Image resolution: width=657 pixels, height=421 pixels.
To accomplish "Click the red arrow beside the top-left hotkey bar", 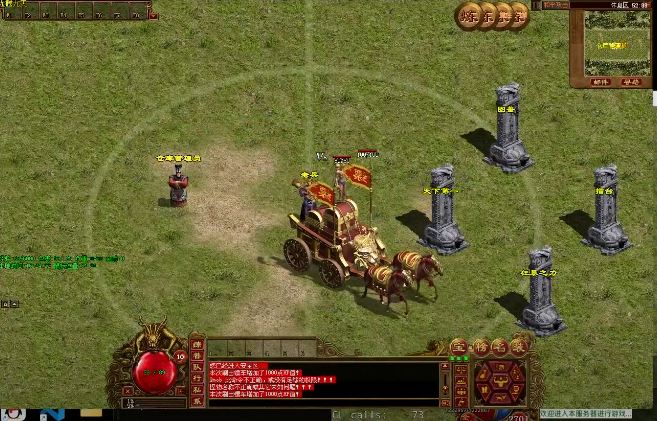I will coord(153,13).
